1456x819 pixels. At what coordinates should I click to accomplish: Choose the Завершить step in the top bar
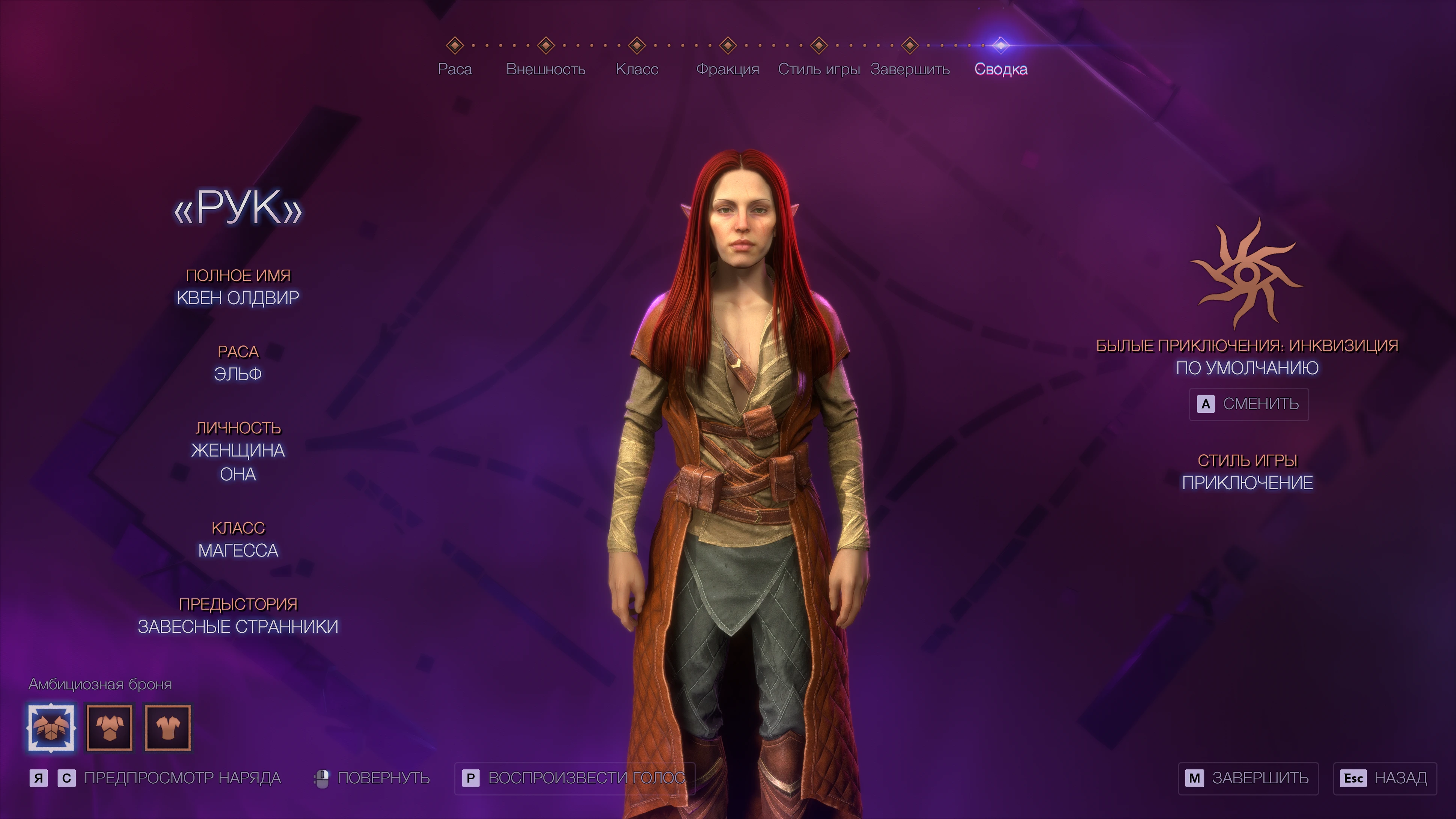909,69
